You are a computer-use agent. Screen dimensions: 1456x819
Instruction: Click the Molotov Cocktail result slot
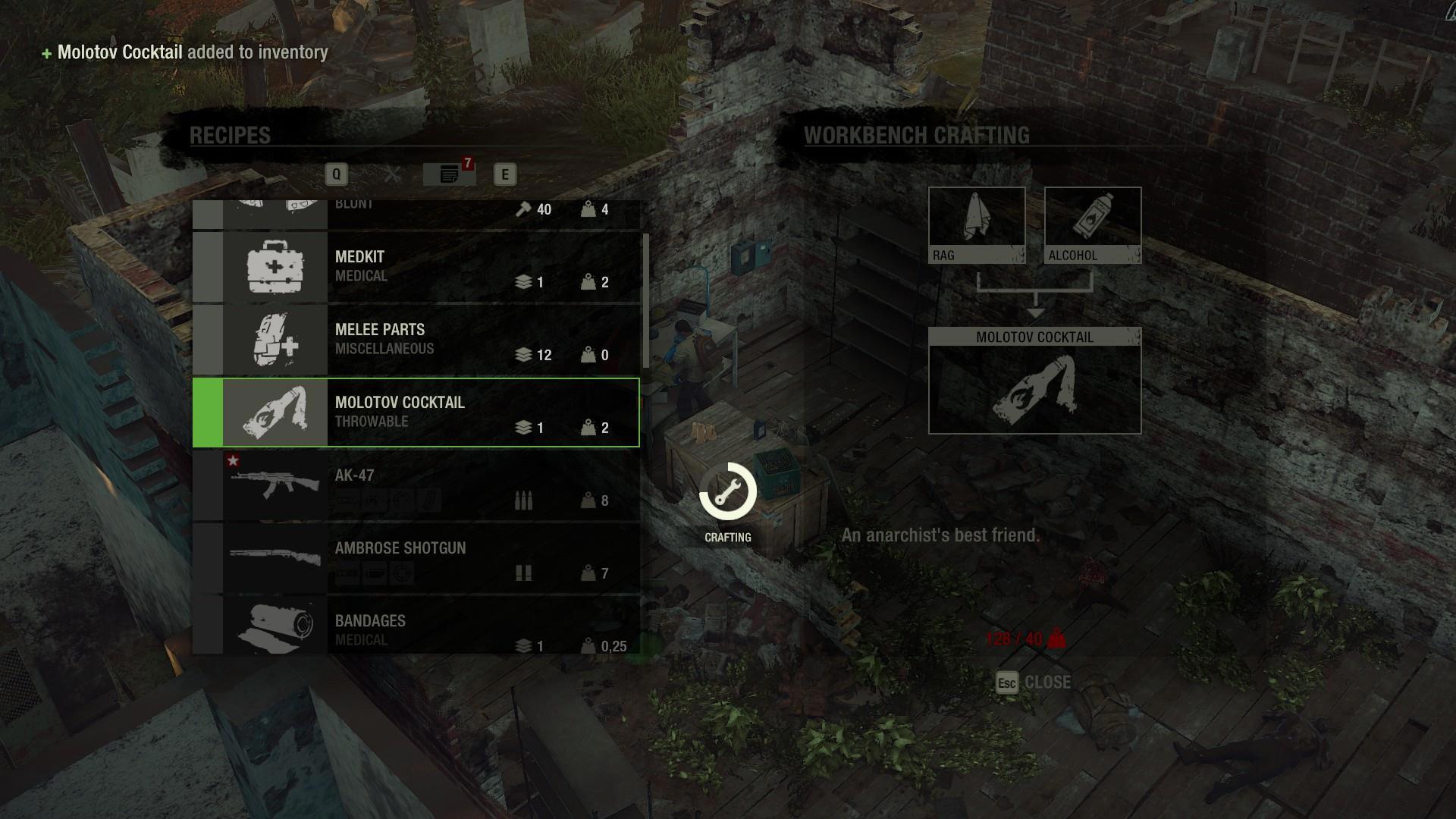coord(1034,381)
